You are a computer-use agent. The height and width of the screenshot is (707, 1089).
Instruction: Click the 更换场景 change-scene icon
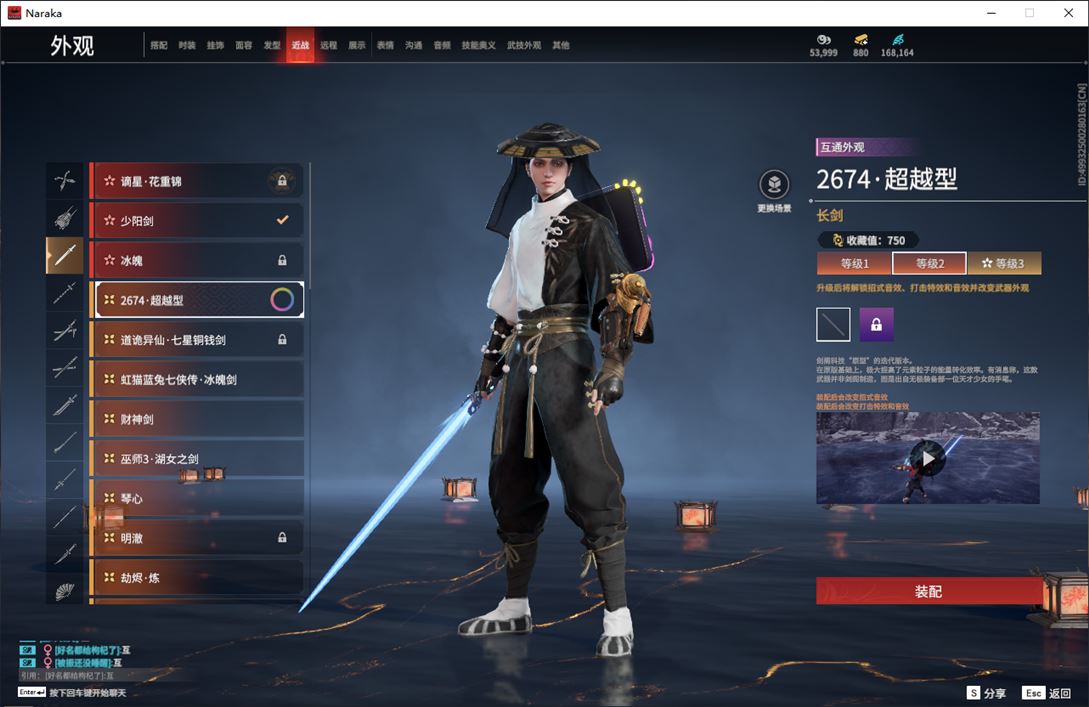tap(774, 185)
